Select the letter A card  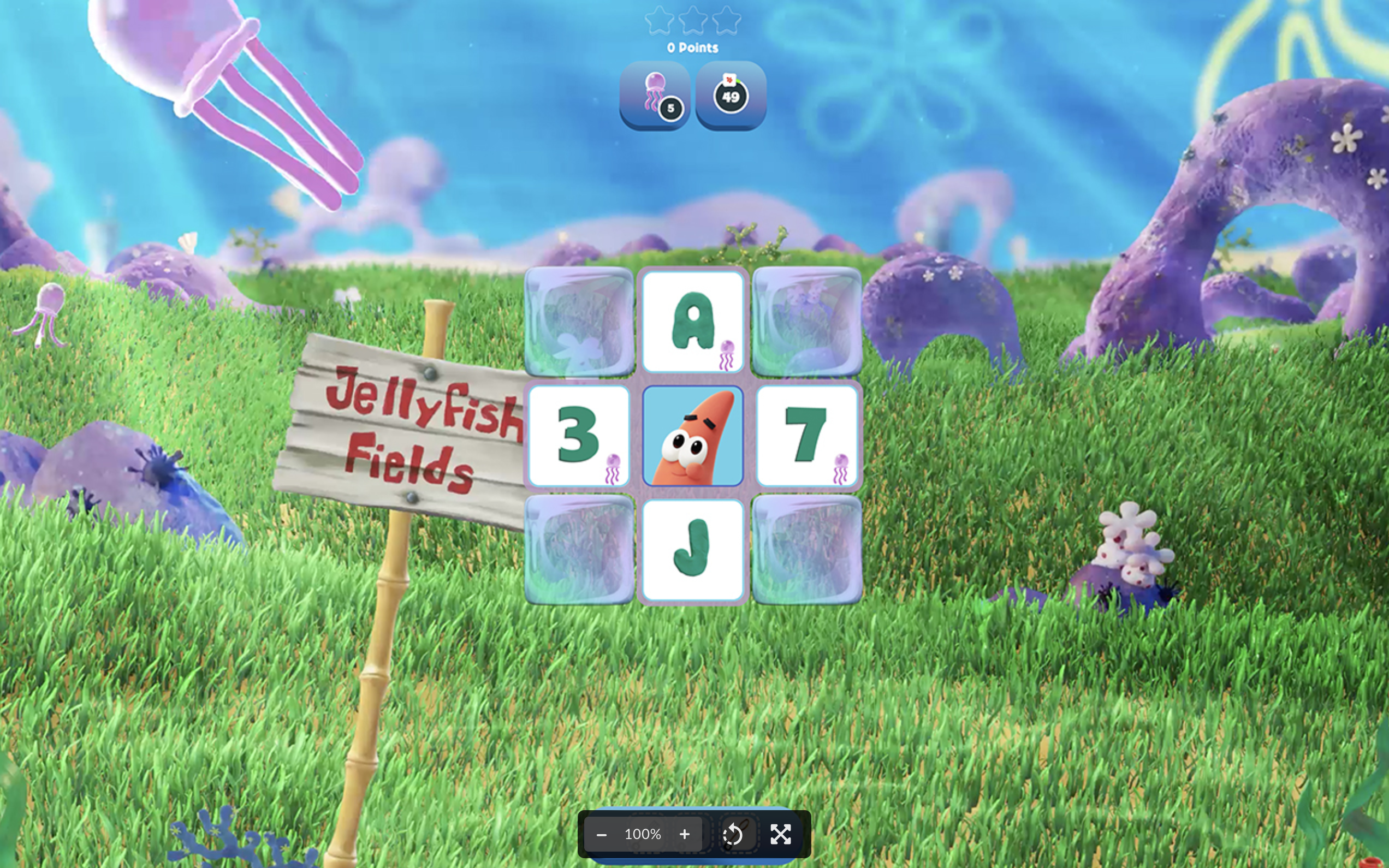click(x=693, y=322)
